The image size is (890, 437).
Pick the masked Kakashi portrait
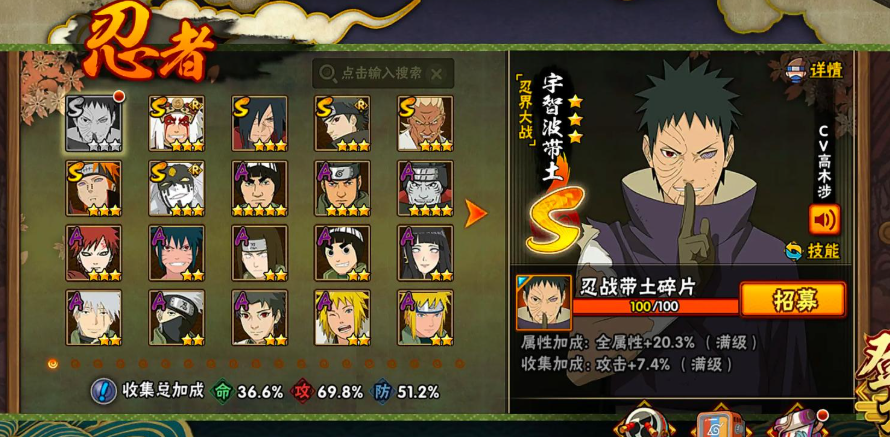pyautogui.click(x=176, y=318)
